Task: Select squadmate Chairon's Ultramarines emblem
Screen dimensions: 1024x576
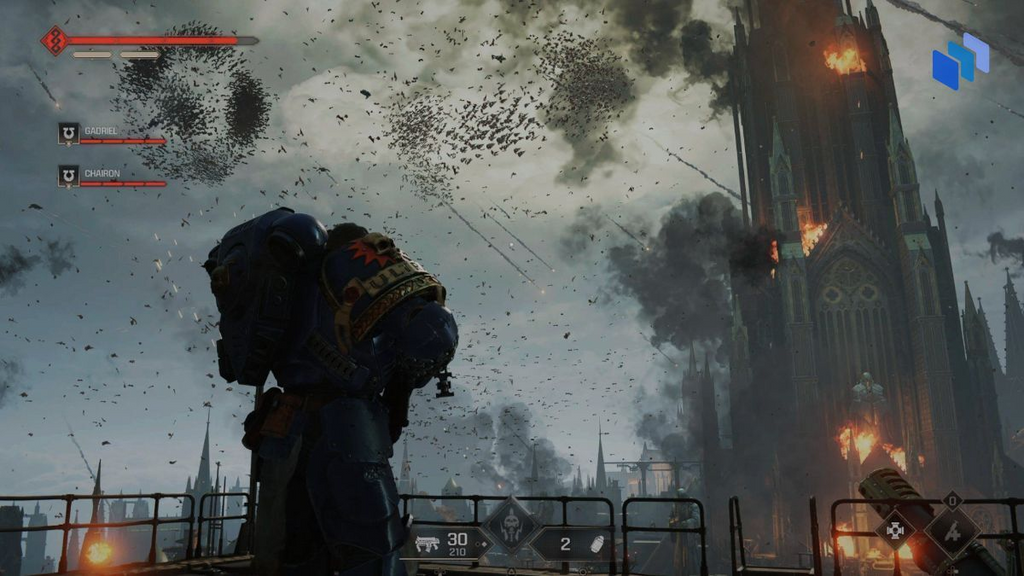Action: click(68, 176)
